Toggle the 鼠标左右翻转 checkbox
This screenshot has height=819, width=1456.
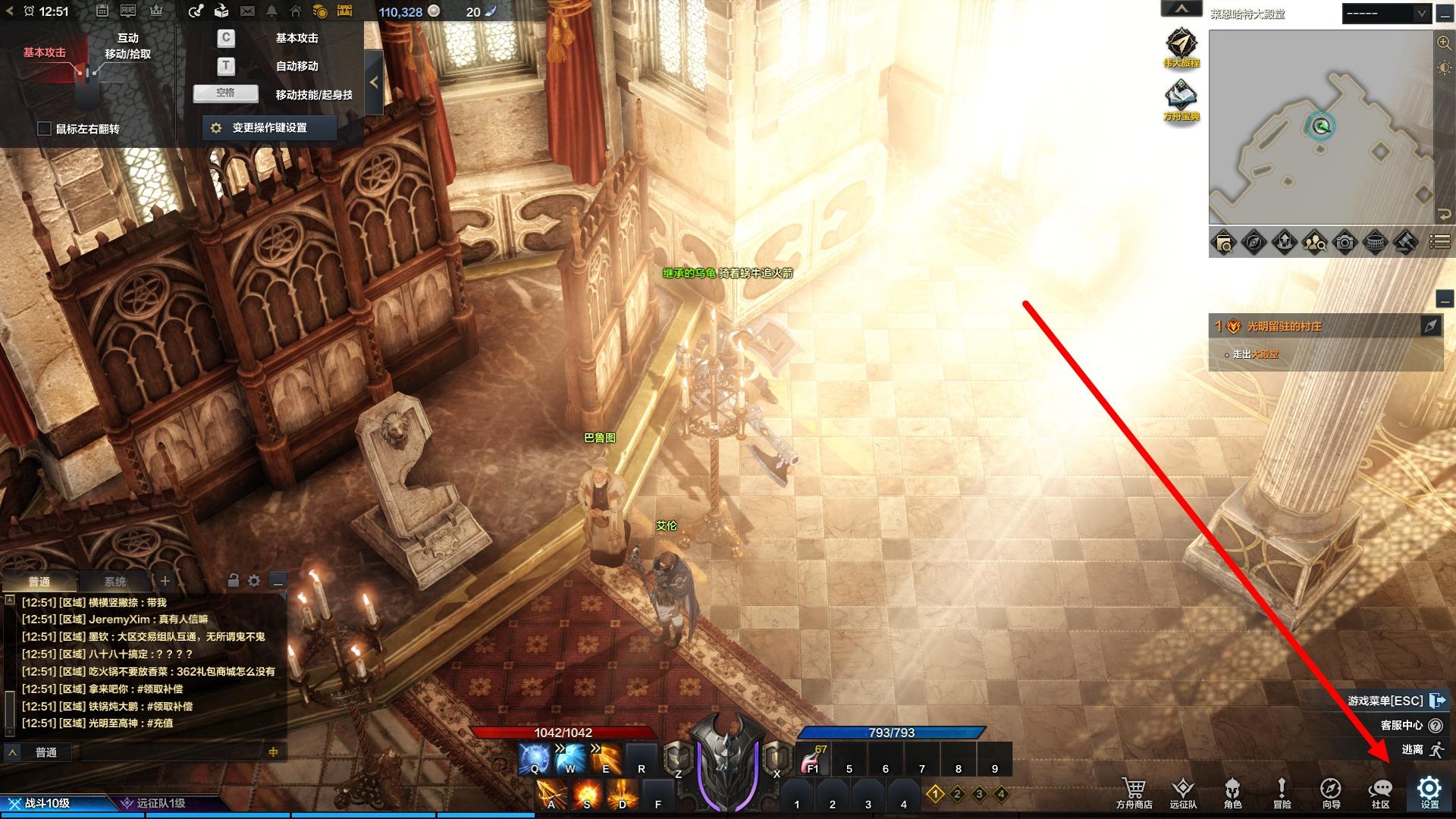pyautogui.click(x=45, y=129)
